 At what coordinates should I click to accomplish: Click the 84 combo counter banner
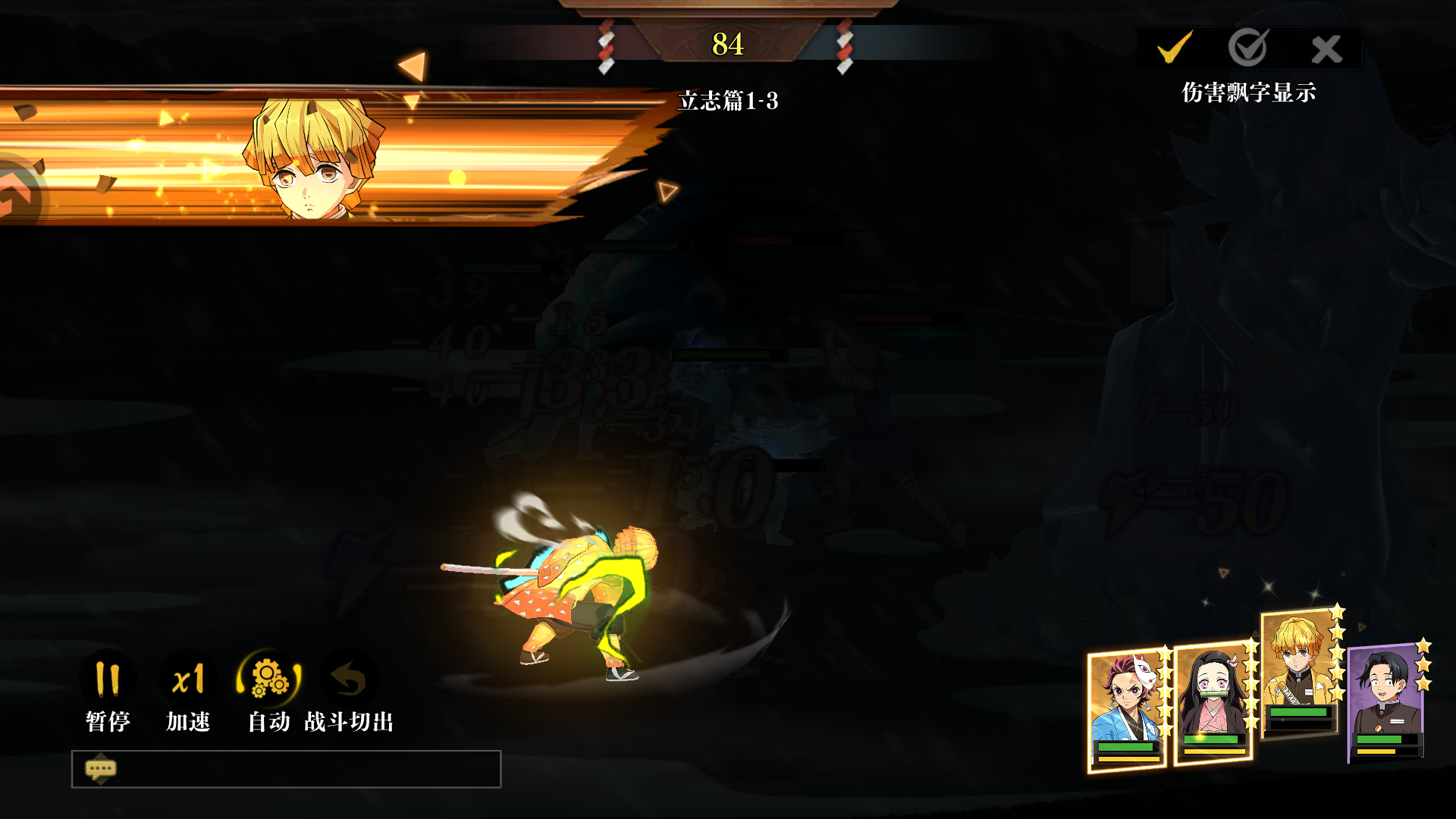coord(728,45)
